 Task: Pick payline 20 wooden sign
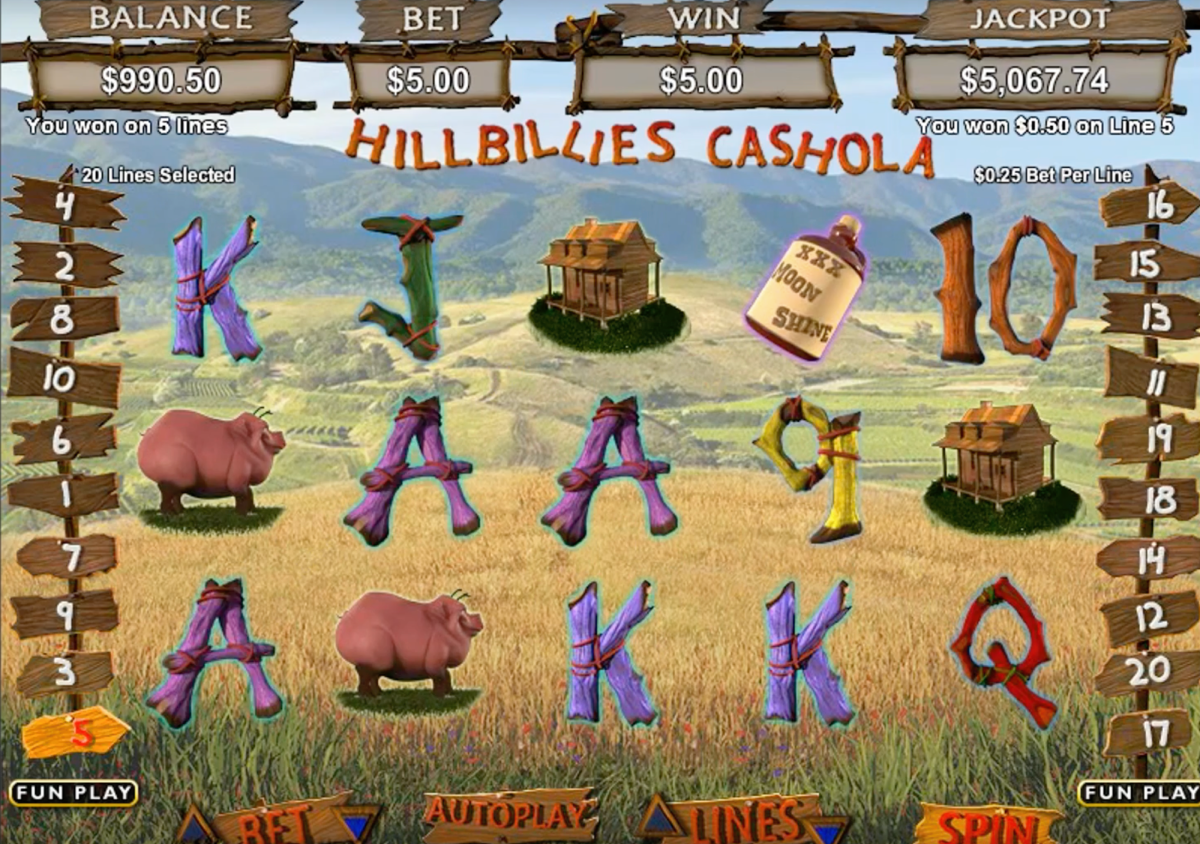coord(1146,672)
